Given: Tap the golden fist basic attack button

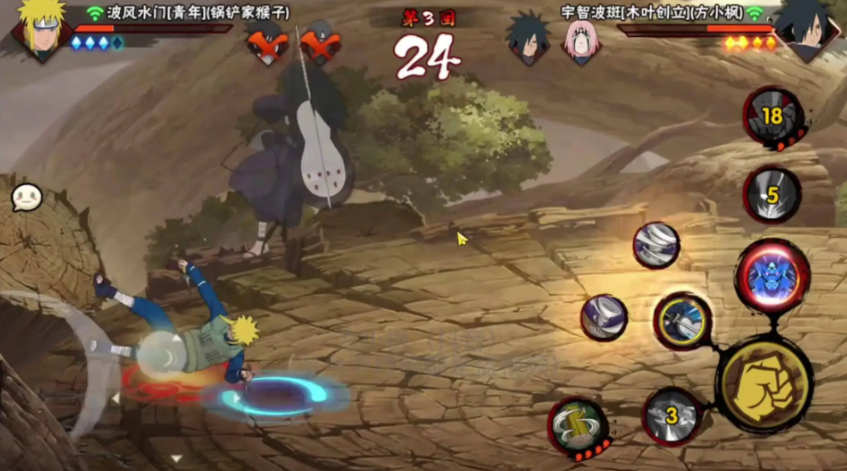Looking at the screenshot, I should click(764, 385).
